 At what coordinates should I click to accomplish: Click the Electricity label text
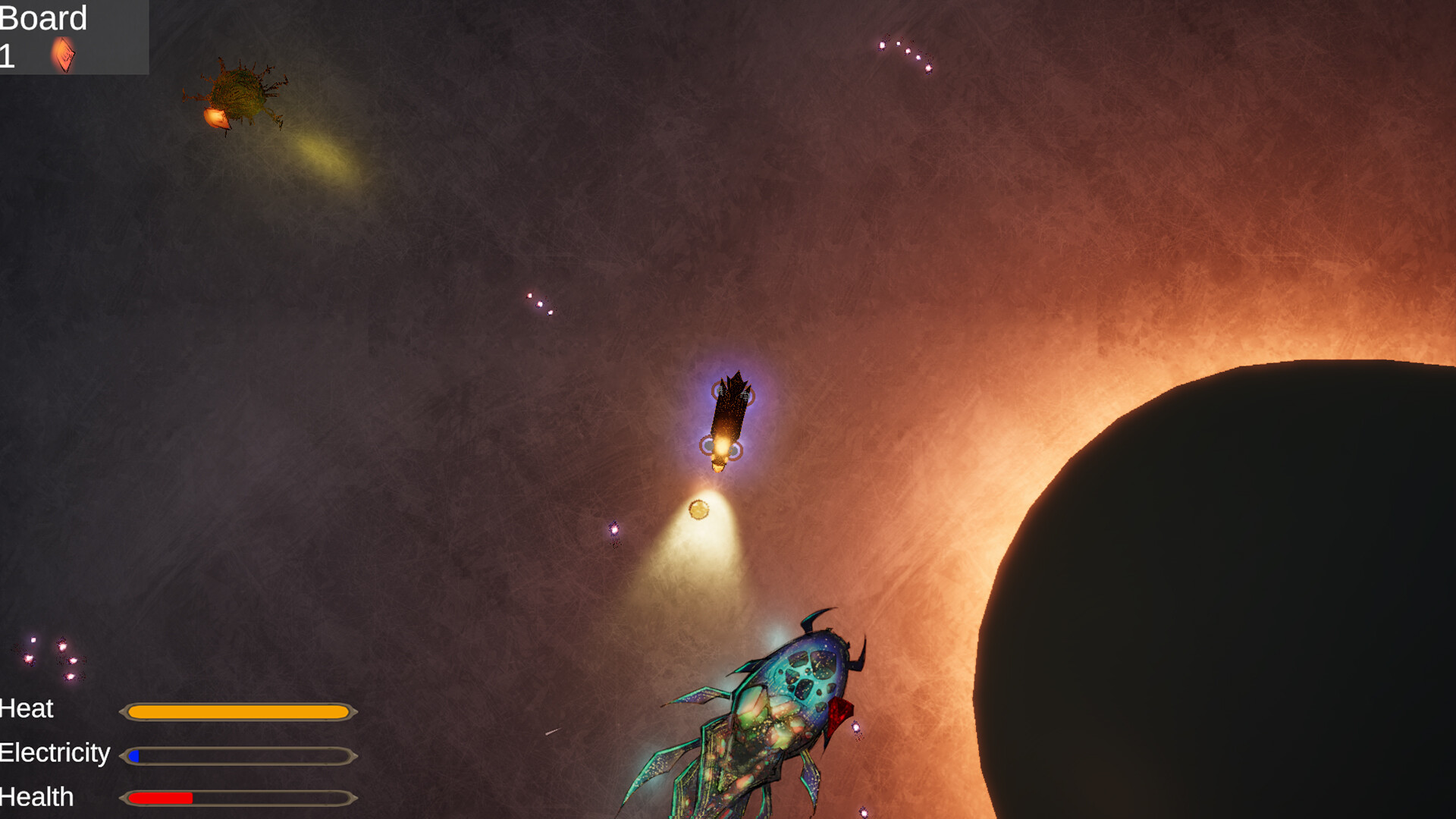[55, 753]
